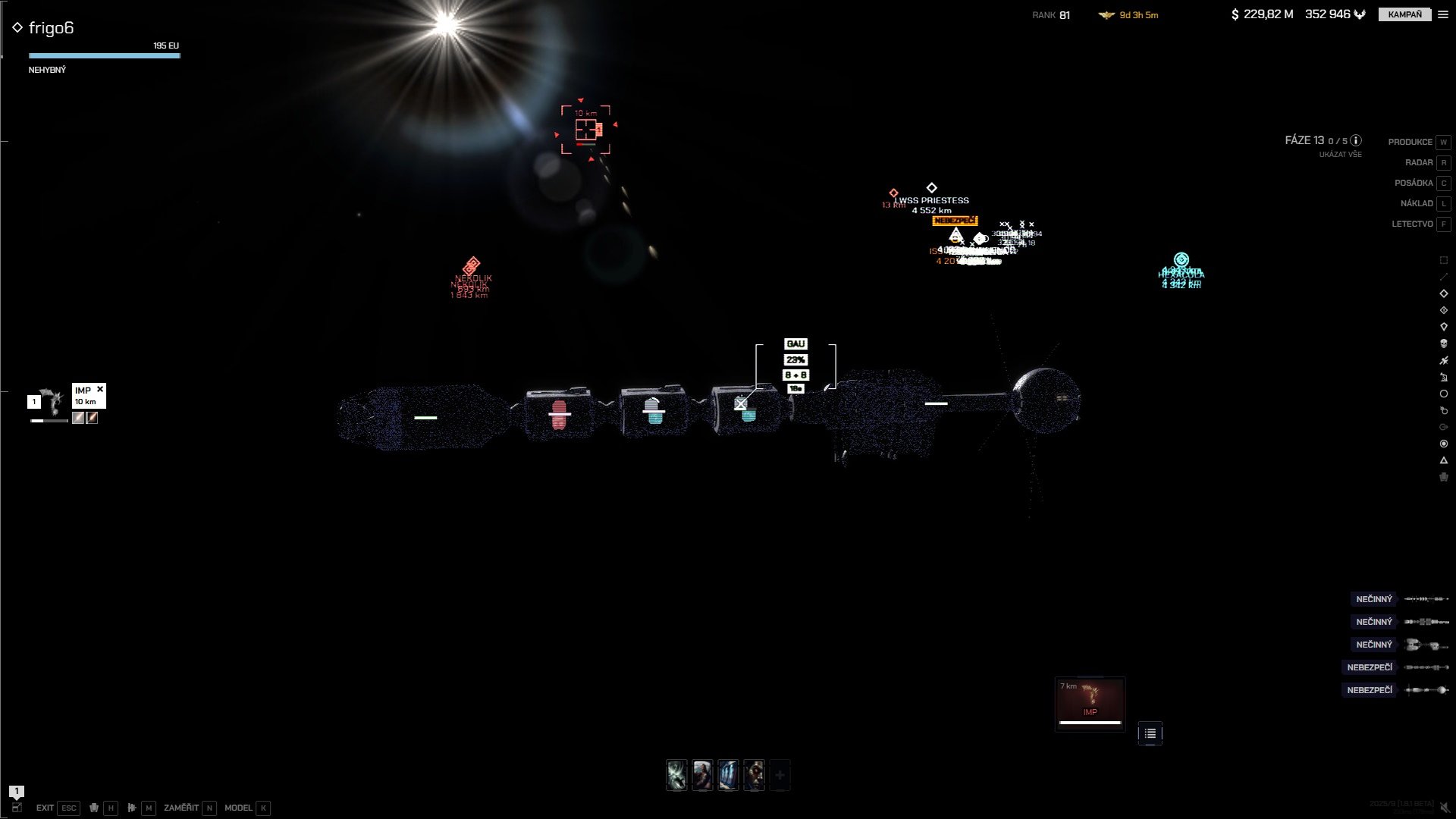Close the IMP target tag
1456x819 pixels.
(100, 389)
